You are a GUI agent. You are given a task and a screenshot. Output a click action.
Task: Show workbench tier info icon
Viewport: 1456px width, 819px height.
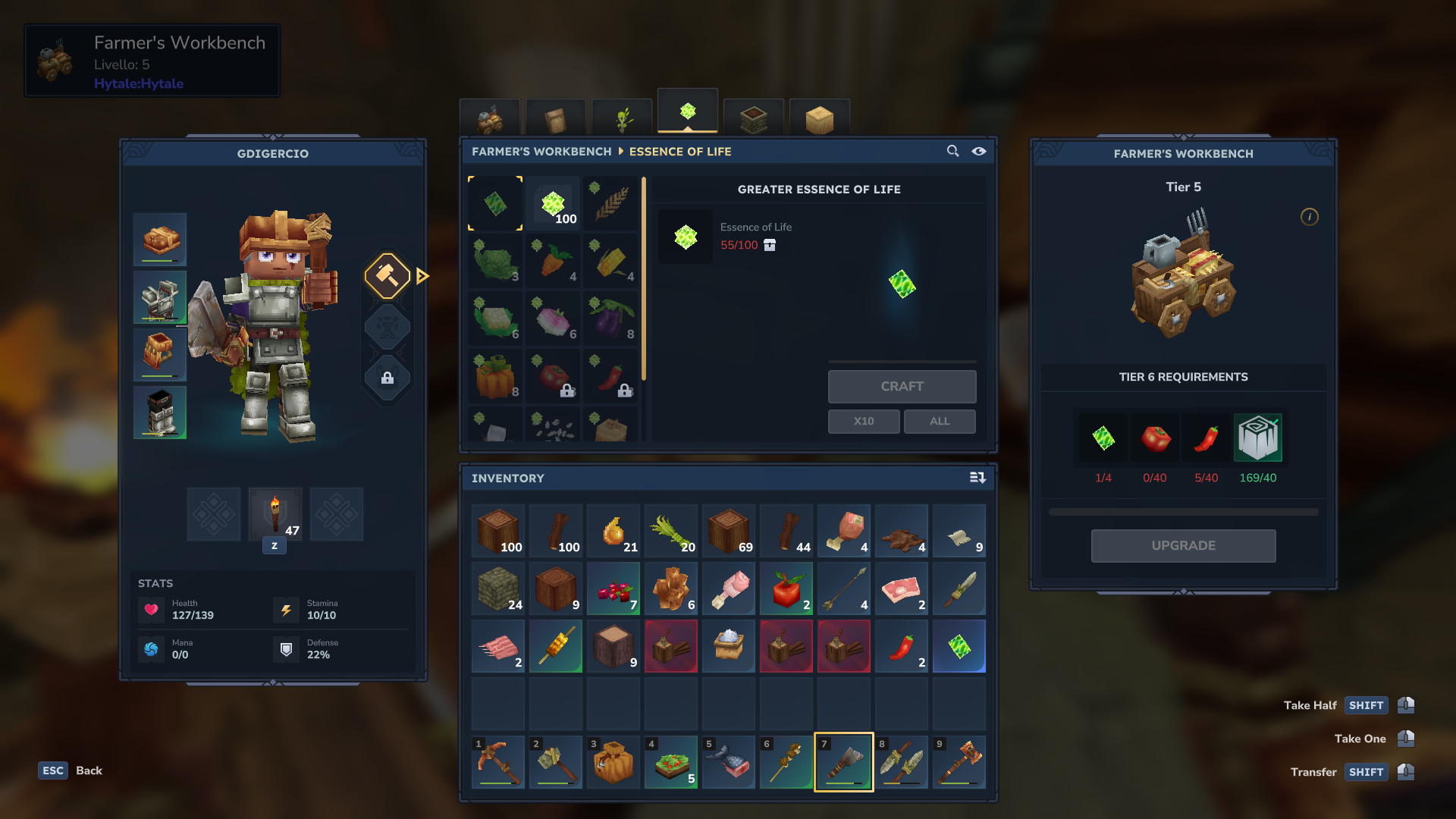pos(1310,217)
